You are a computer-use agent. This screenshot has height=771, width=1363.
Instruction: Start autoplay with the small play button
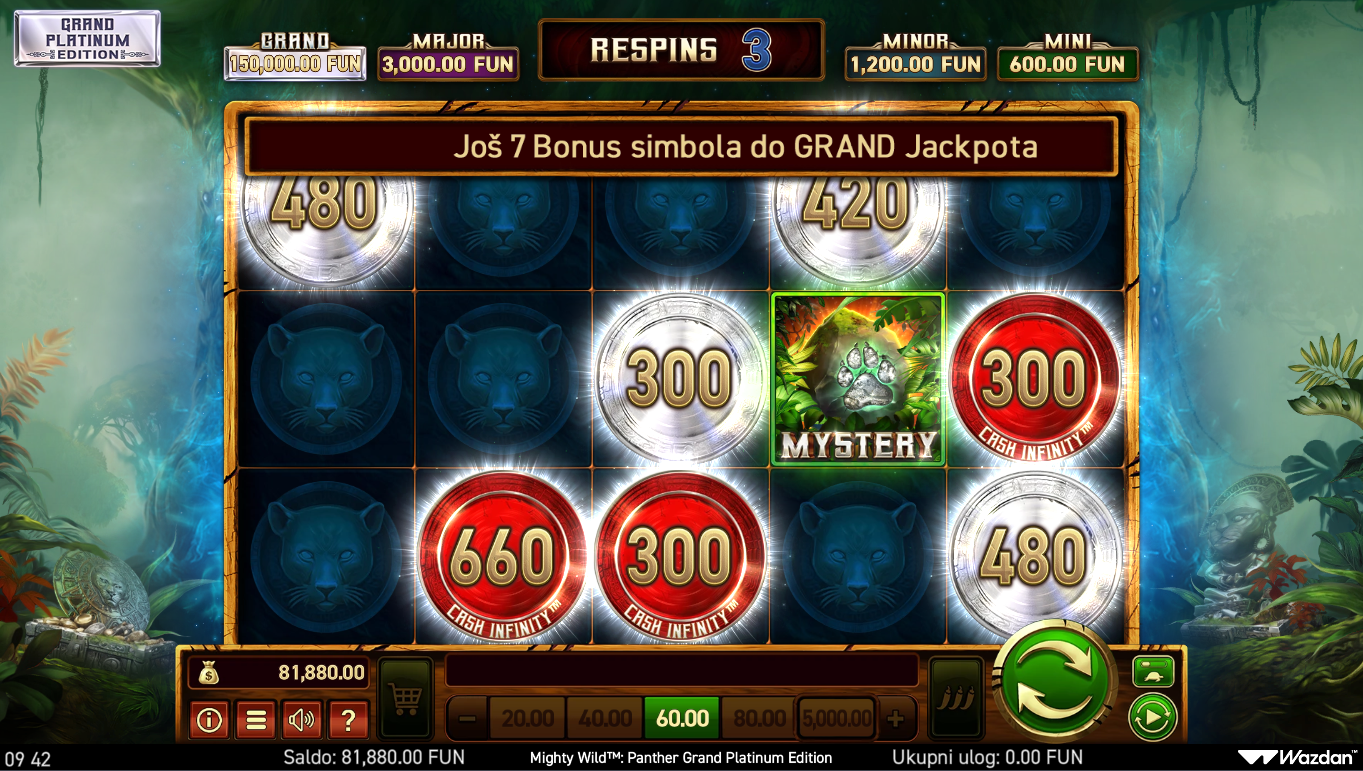tap(1153, 717)
